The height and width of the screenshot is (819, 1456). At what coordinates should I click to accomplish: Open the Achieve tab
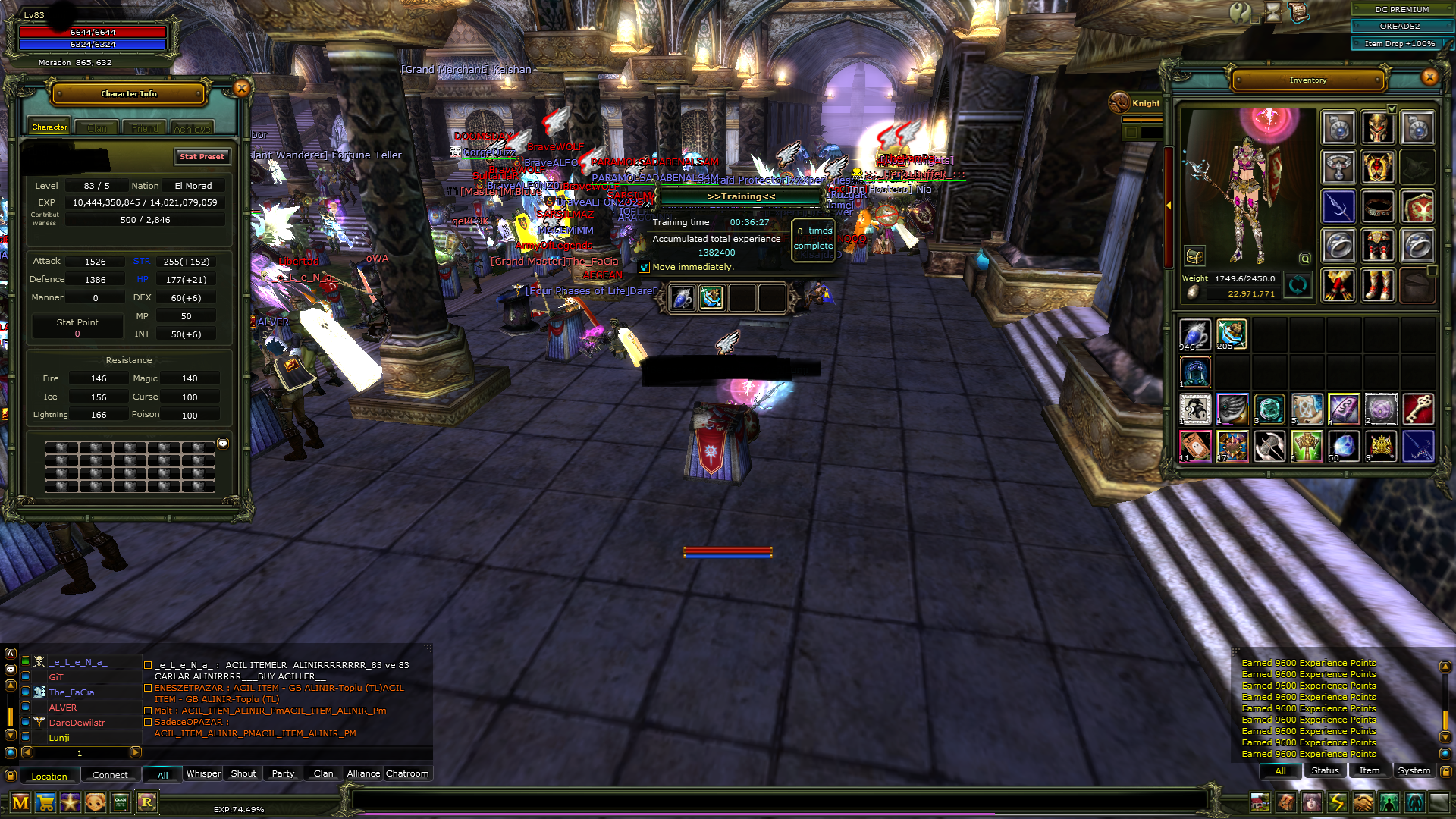pos(192,129)
